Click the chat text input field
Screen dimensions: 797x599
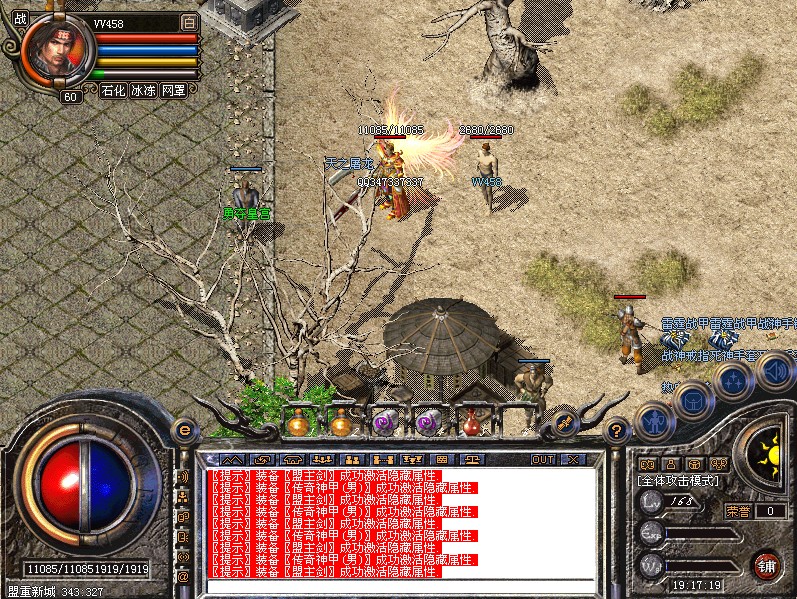pos(400,586)
